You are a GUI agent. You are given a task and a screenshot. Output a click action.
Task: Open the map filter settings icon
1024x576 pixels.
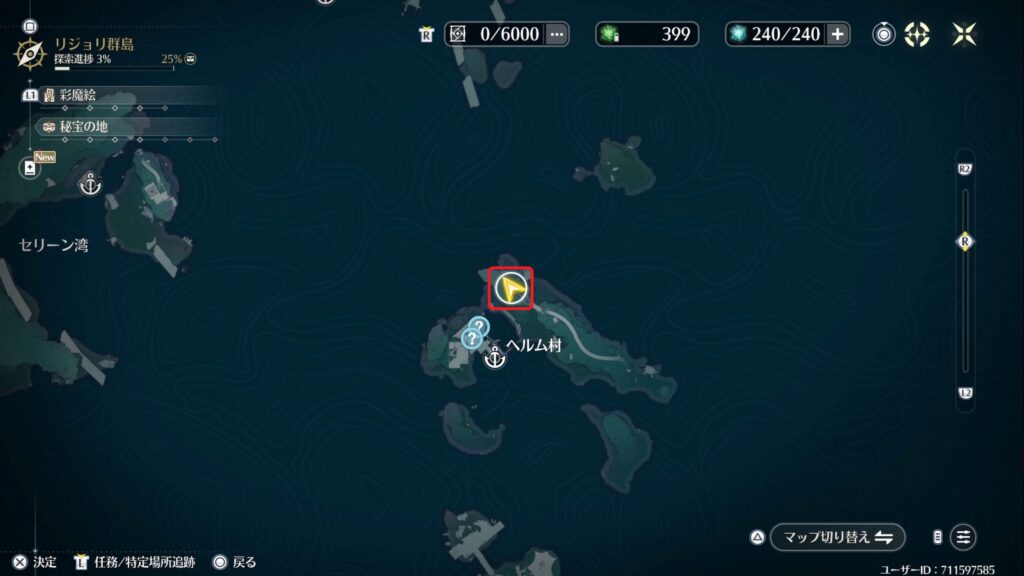click(963, 537)
